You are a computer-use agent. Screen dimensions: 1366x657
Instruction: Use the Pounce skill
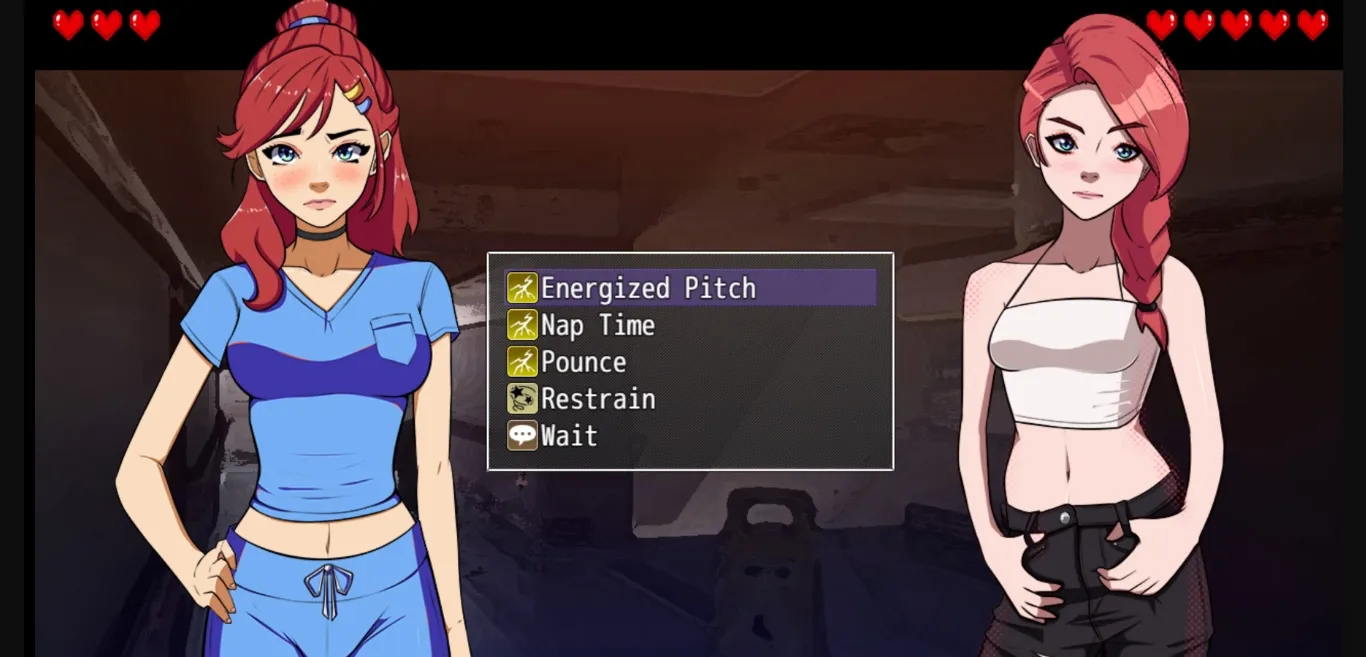pos(583,362)
